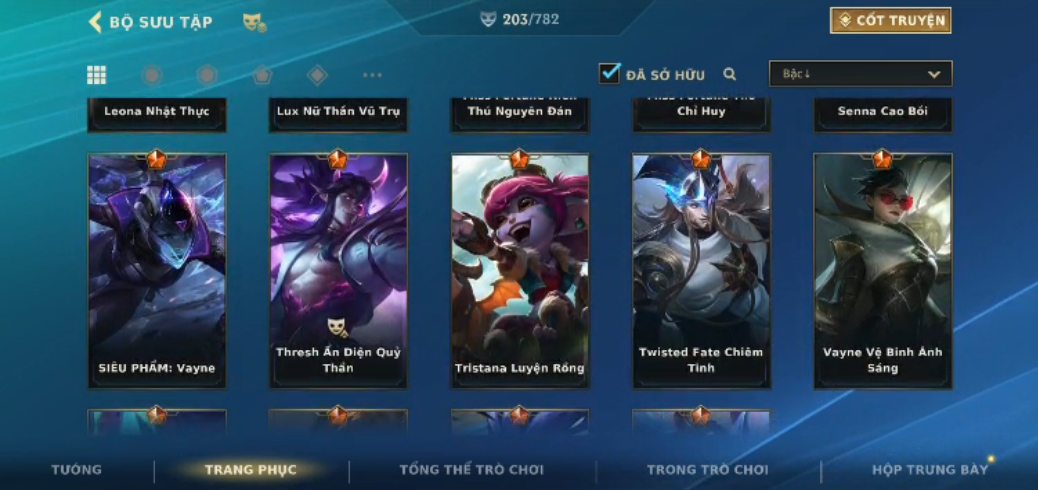Open the Hộp Trưng Bày tab
Image resolution: width=1038 pixels, height=490 pixels.
[x=929, y=470]
